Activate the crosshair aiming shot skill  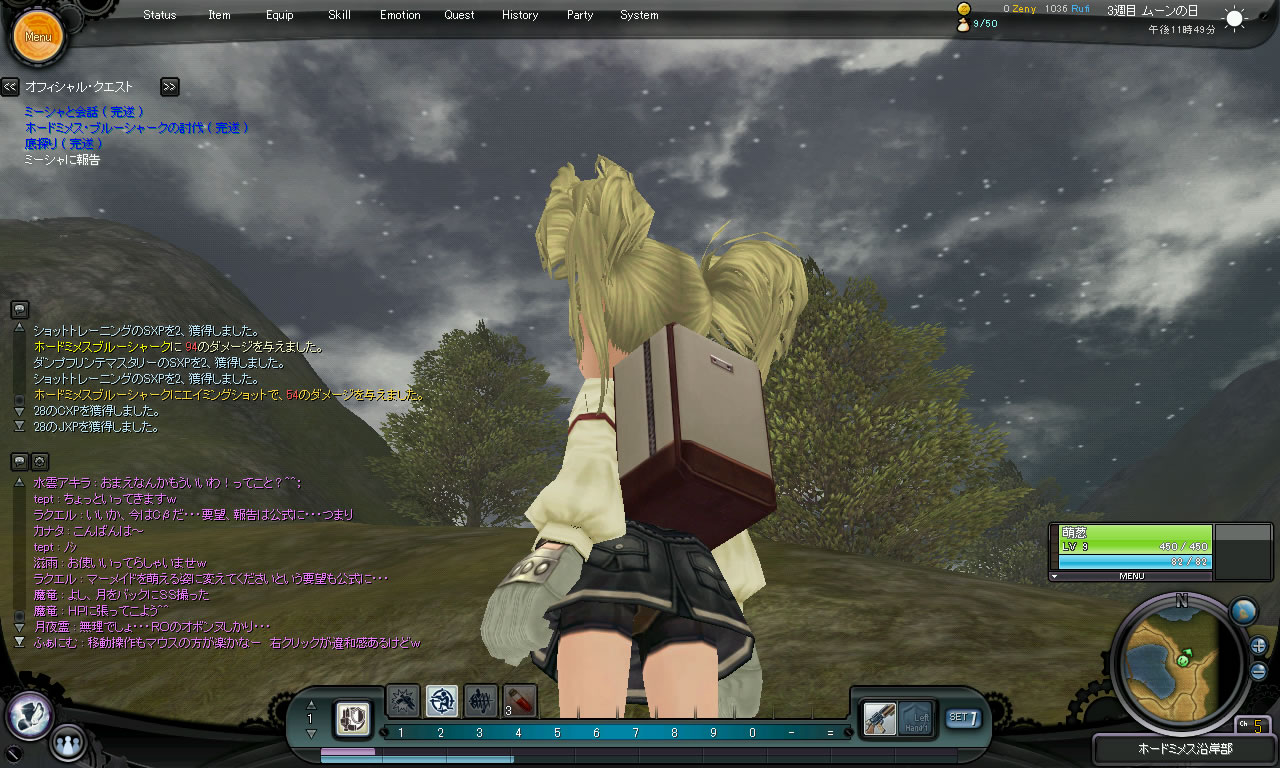(442, 700)
